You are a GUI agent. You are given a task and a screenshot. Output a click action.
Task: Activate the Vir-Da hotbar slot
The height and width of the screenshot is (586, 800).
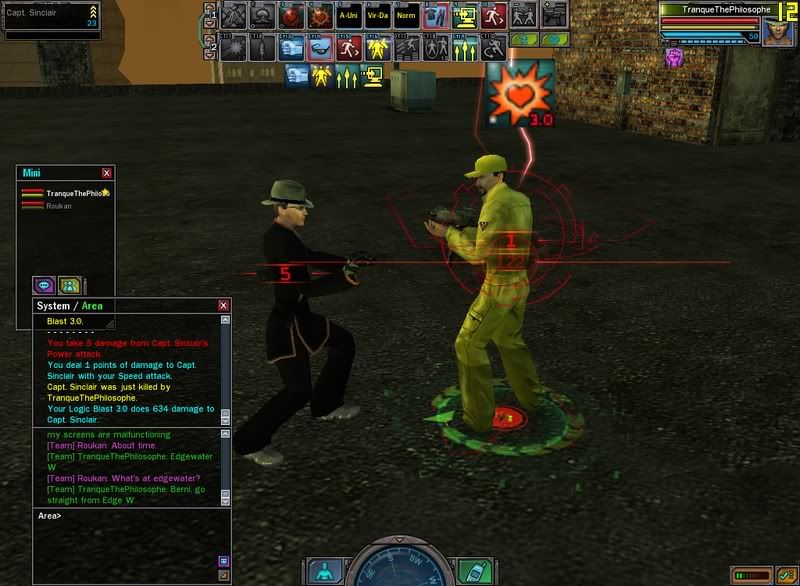(377, 16)
